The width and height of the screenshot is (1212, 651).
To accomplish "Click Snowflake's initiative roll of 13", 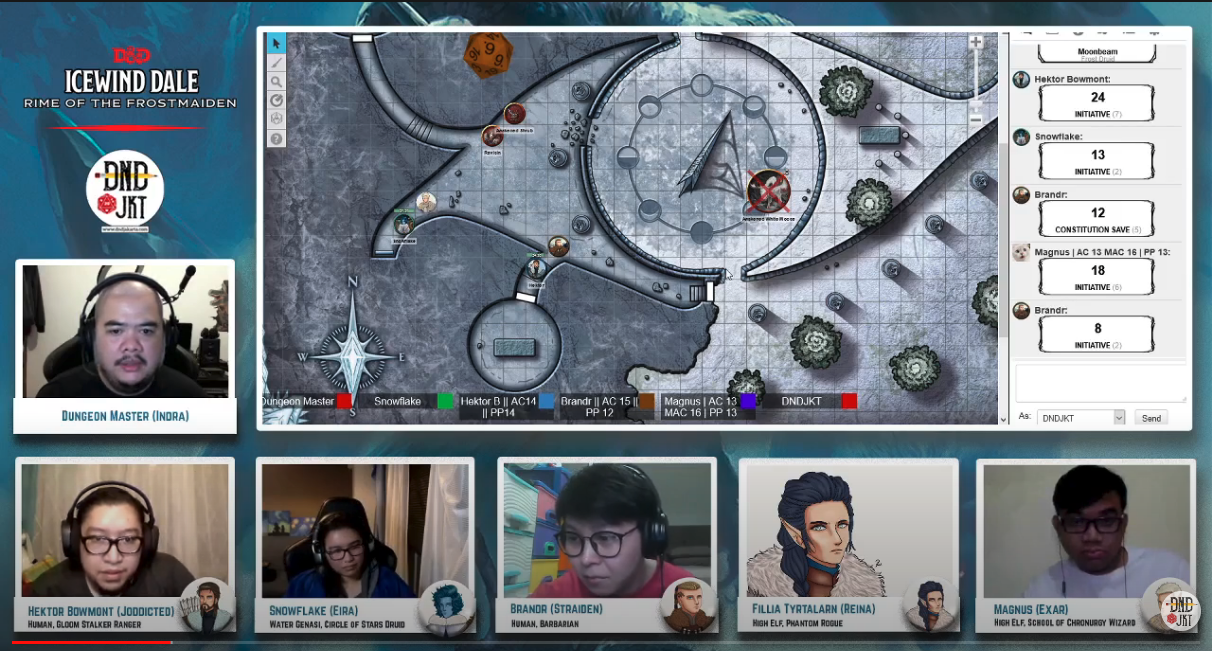I will coord(1097,155).
